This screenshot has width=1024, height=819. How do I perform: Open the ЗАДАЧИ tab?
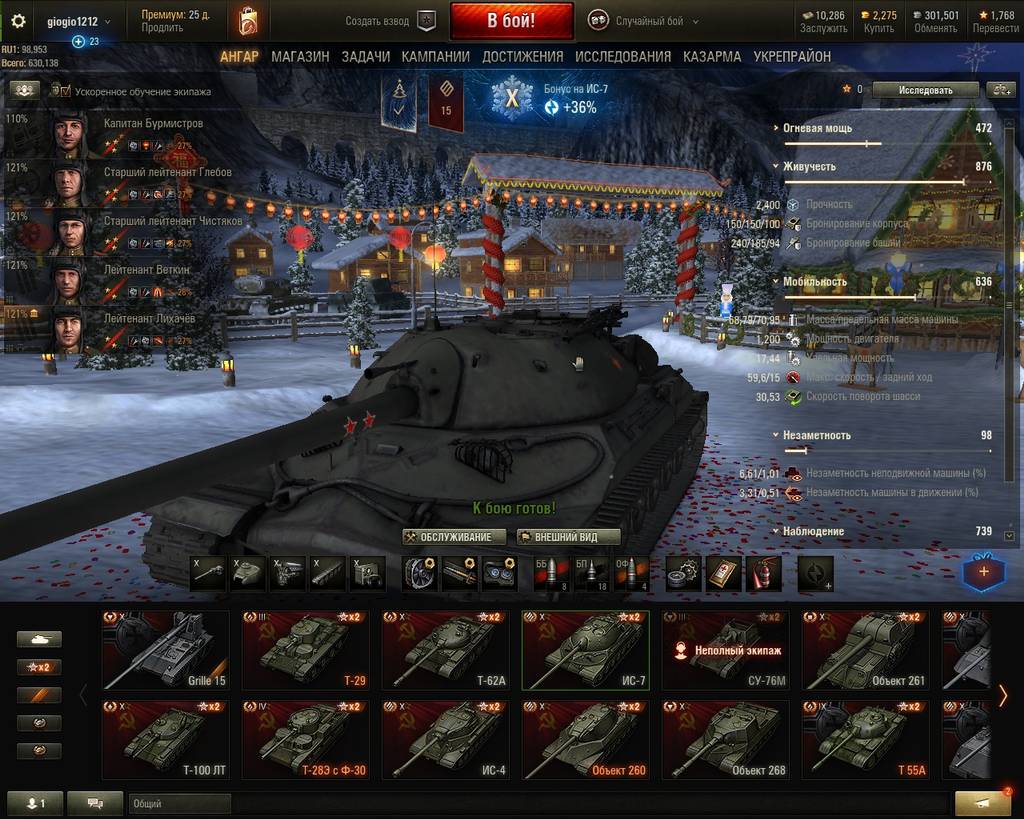pyautogui.click(x=365, y=57)
